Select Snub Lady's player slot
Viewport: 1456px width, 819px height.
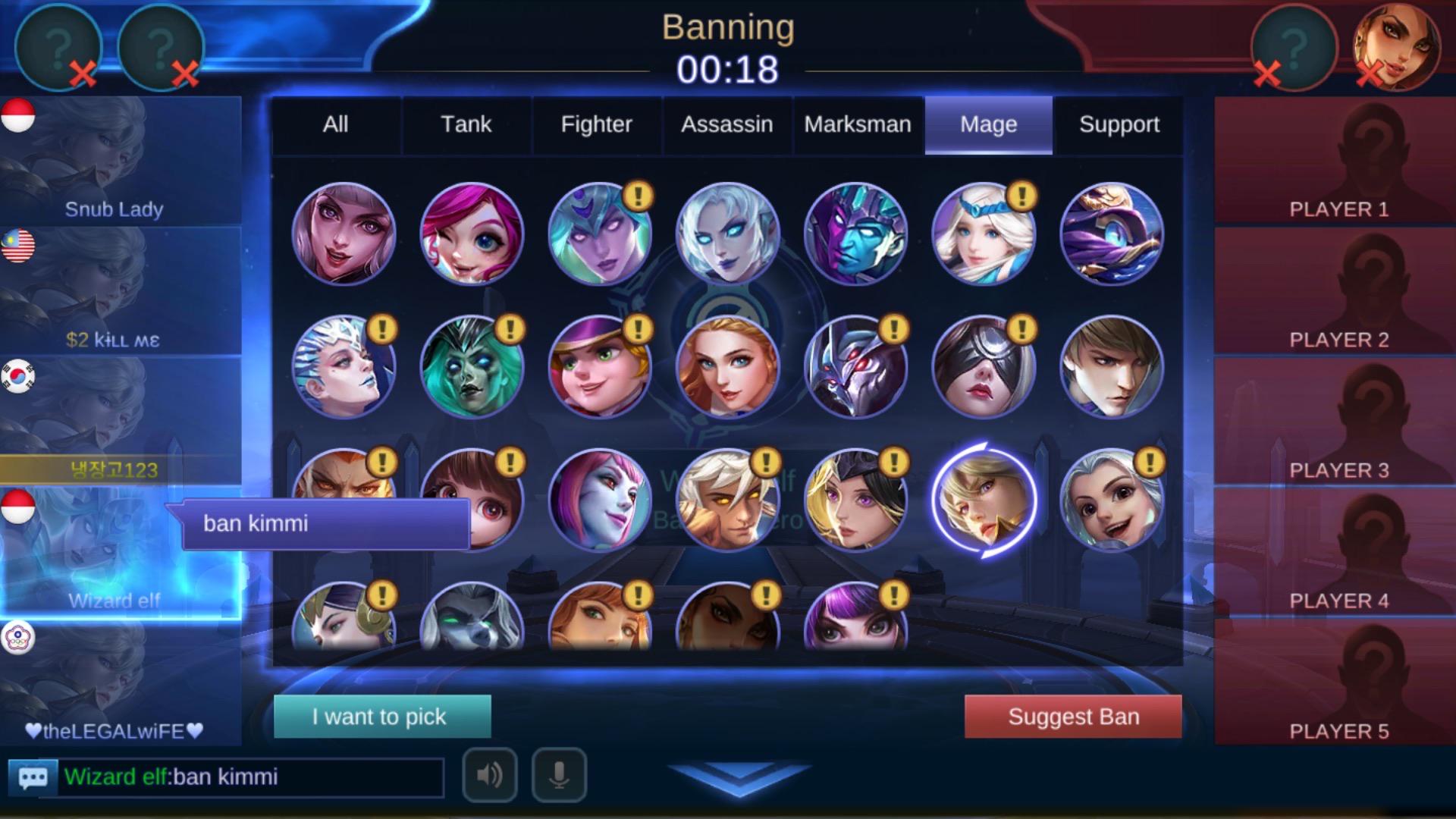coord(121,161)
